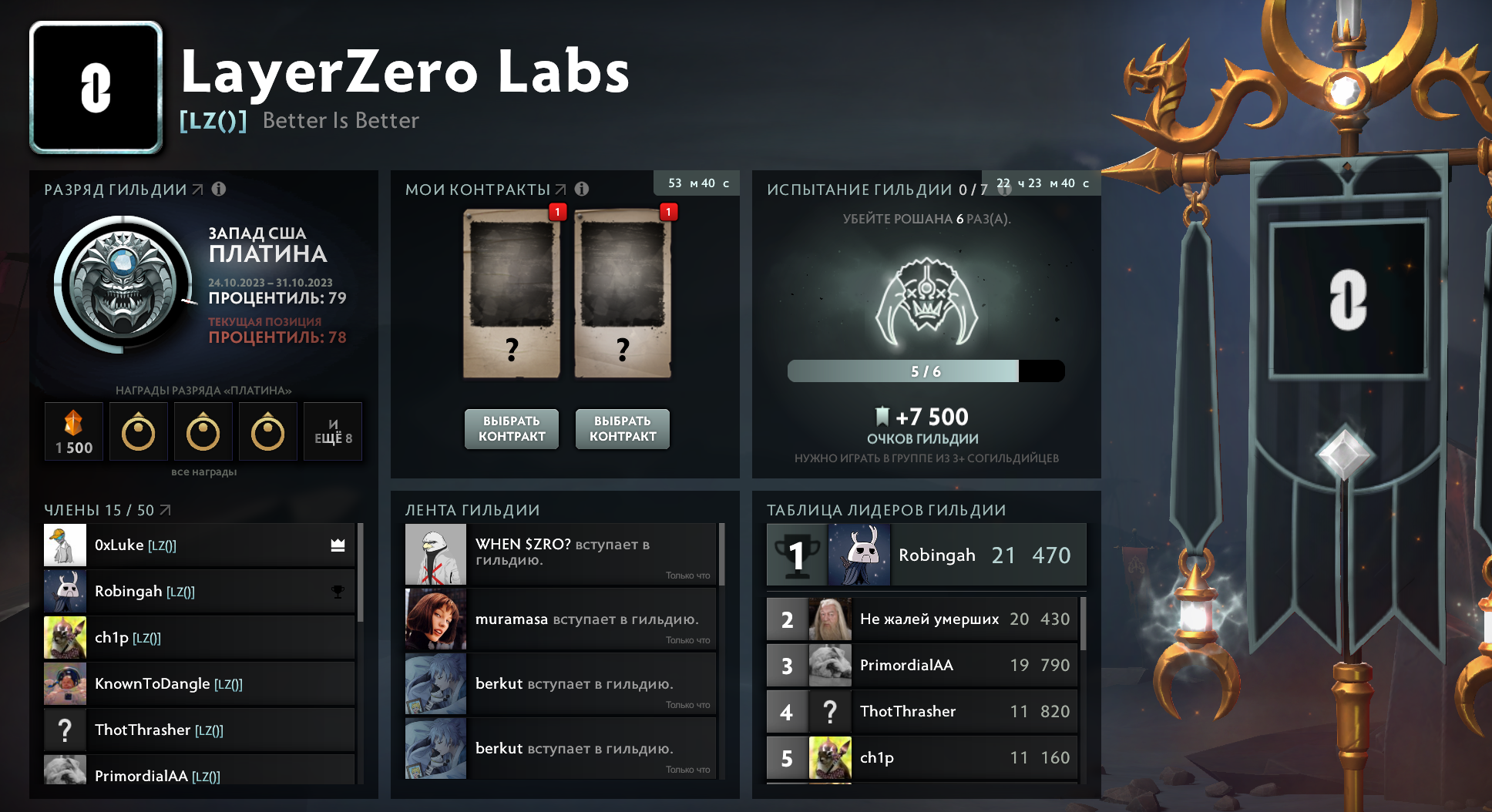Open the guild rank details arrow
The height and width of the screenshot is (812, 1492).
pos(198,190)
